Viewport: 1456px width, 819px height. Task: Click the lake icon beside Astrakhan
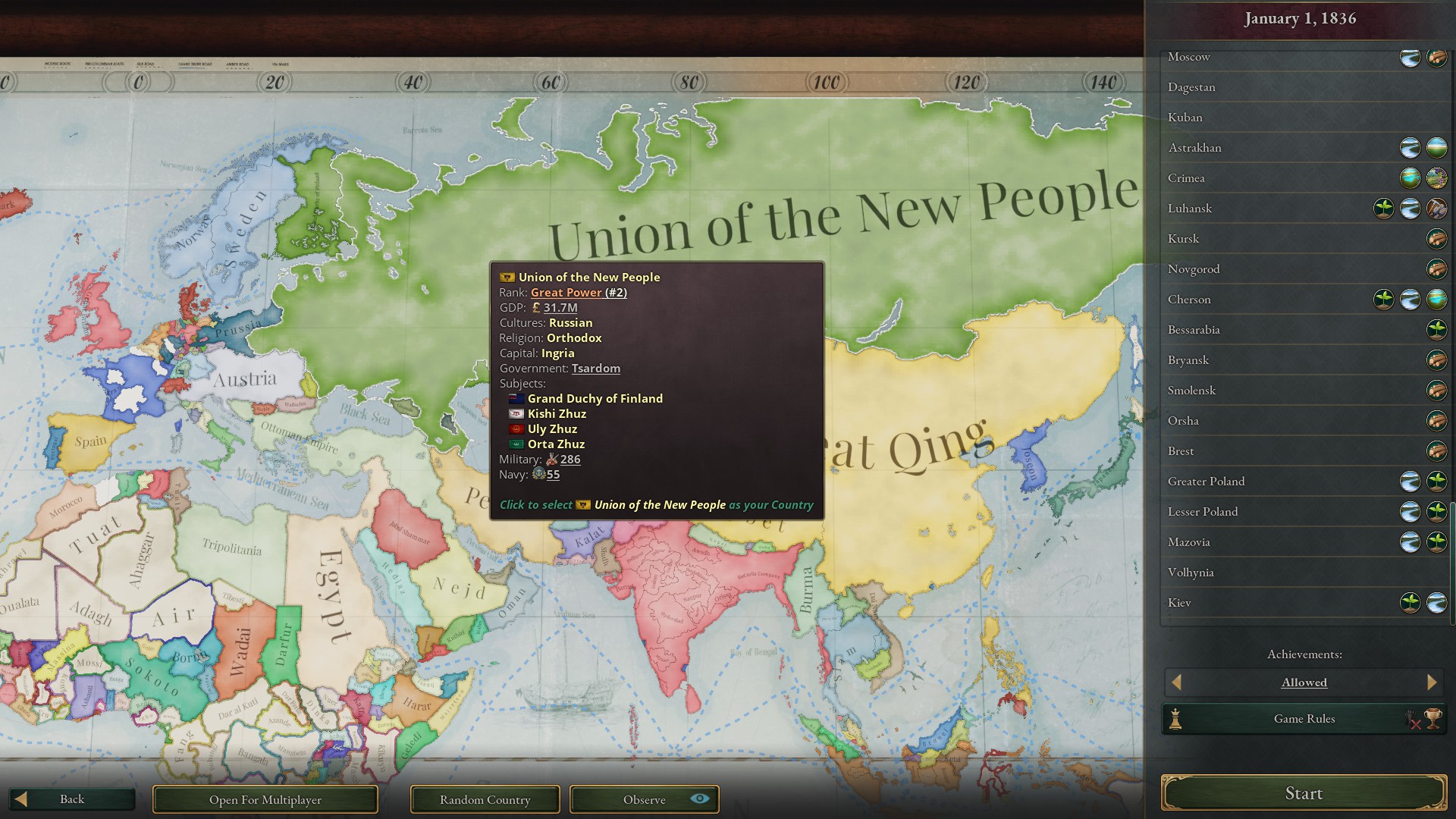pos(1437,148)
